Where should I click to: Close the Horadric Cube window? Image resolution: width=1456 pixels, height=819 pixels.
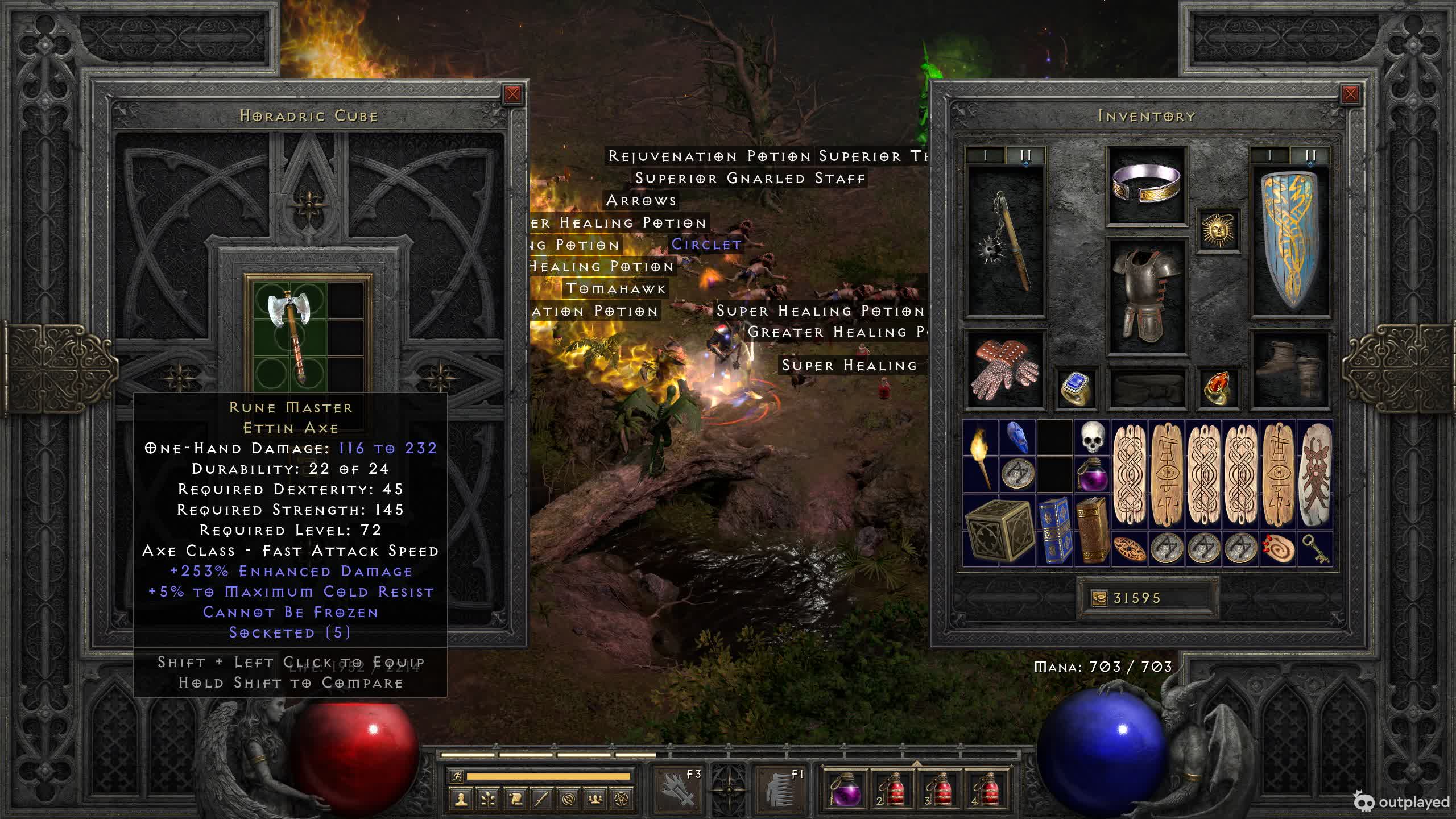pyautogui.click(x=512, y=94)
